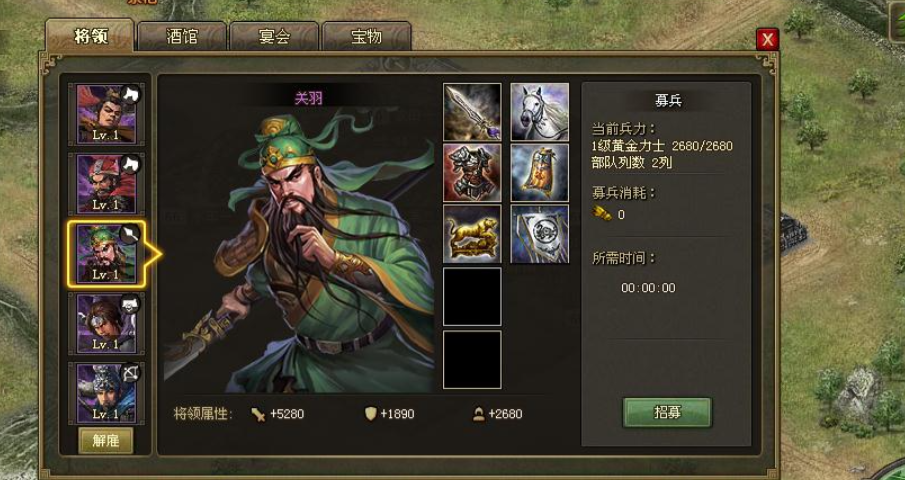The width and height of the screenshot is (905, 480).
Task: Click the white horse mount slot
Action: click(540, 112)
